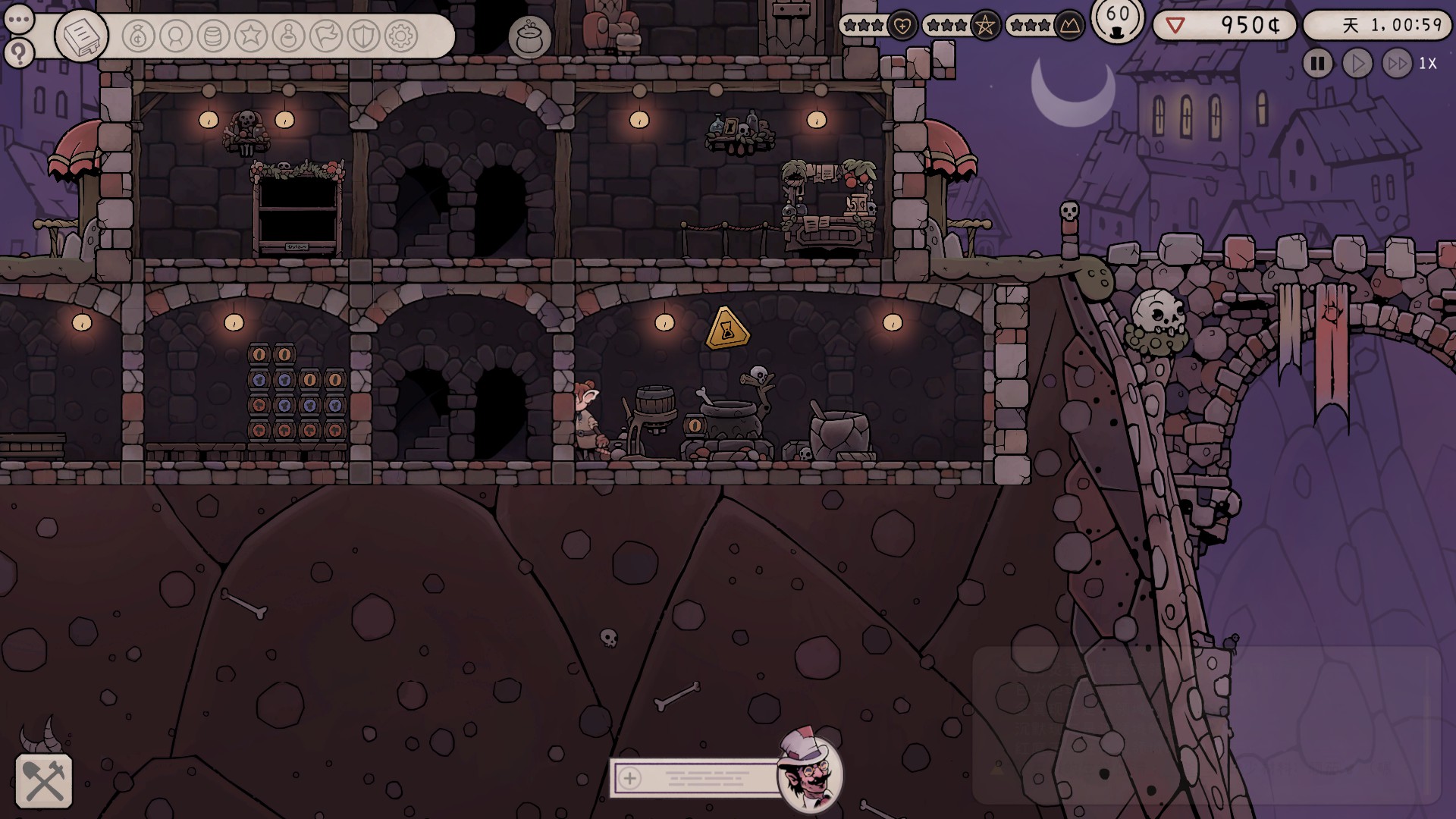Open the gear settings icon
The width and height of the screenshot is (1456, 819).
click(x=401, y=36)
